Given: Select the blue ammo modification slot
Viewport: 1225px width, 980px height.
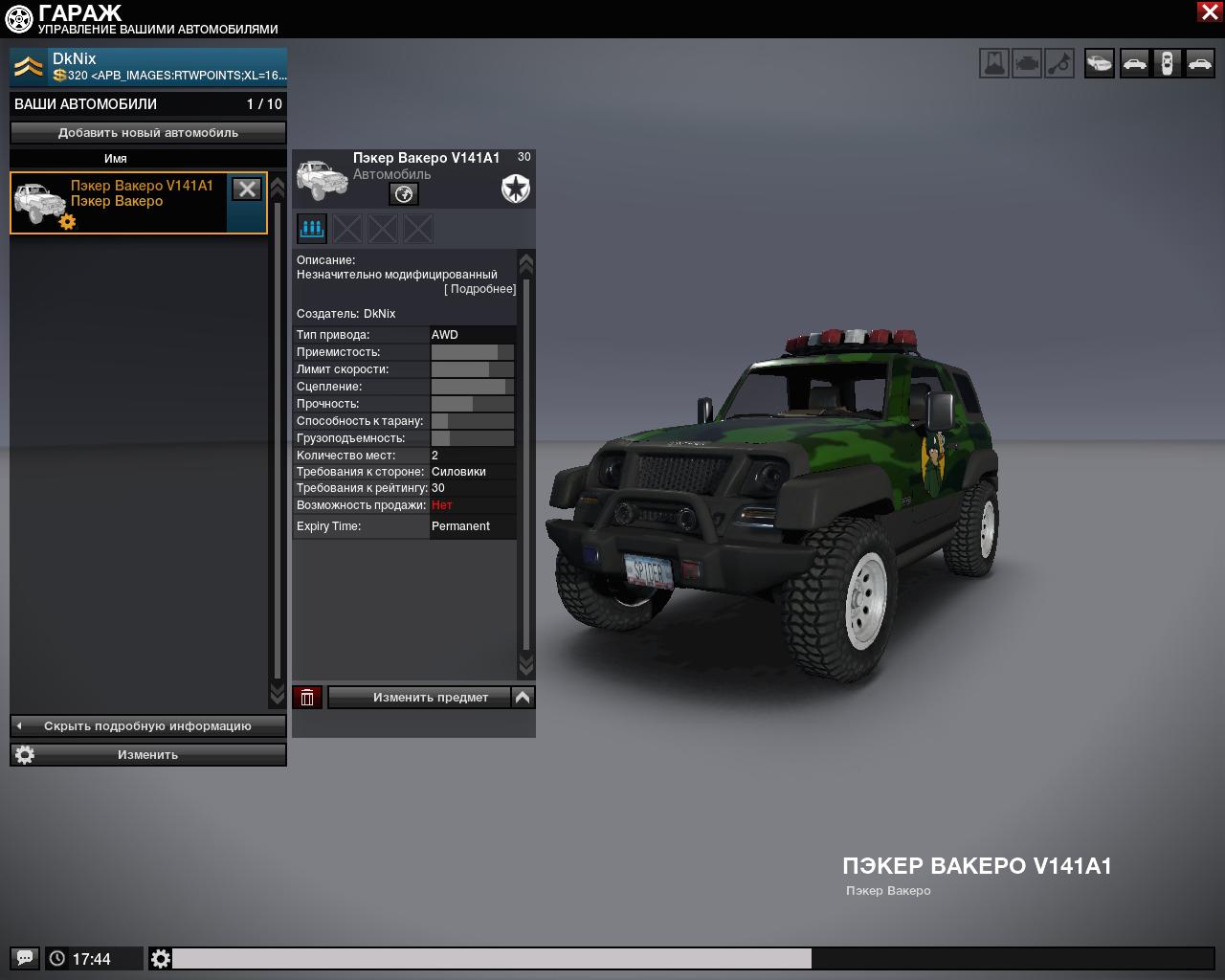Looking at the screenshot, I should point(312,229).
